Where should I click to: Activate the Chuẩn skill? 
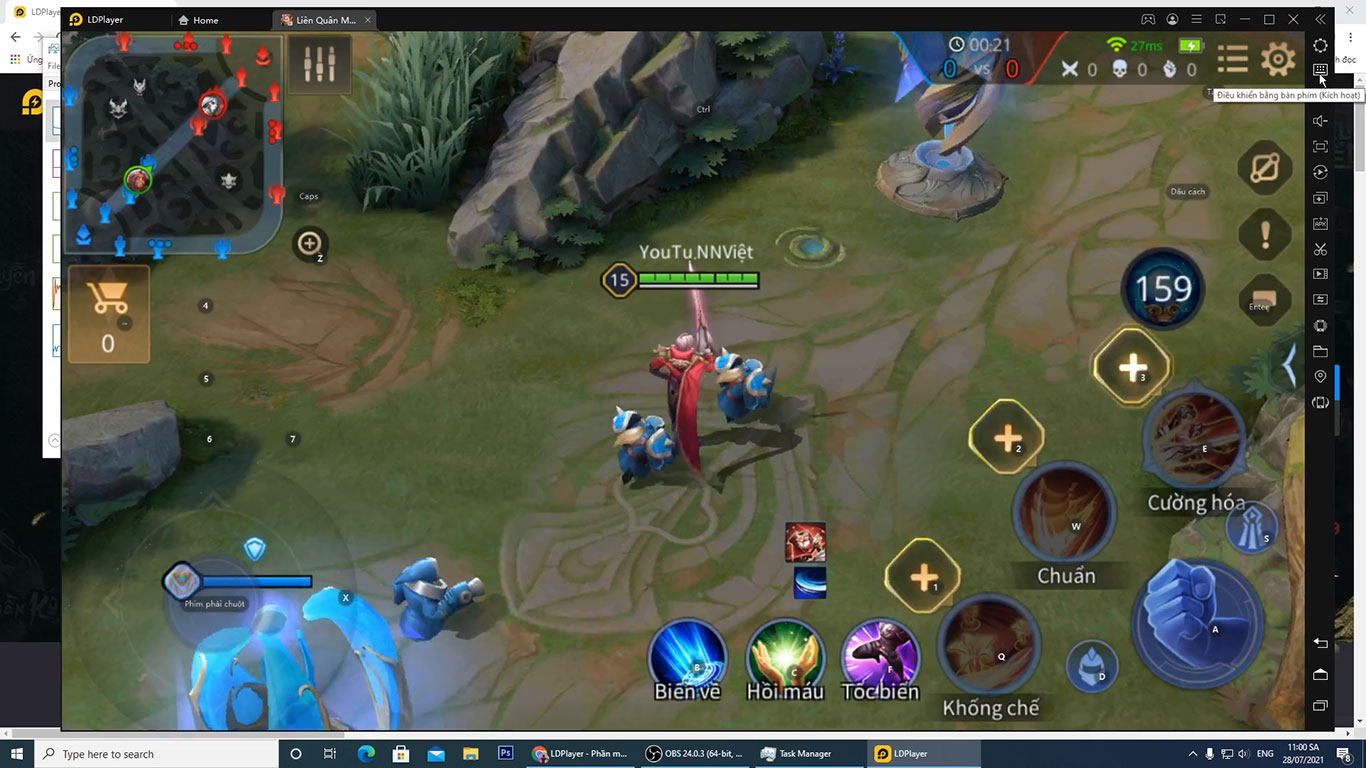click(x=1063, y=514)
